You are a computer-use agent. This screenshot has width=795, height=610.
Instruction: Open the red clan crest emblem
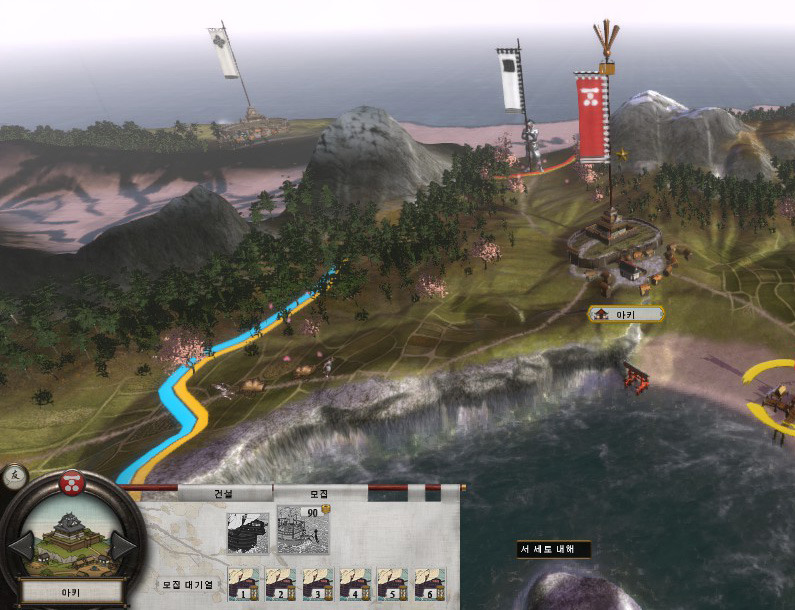click(x=72, y=483)
